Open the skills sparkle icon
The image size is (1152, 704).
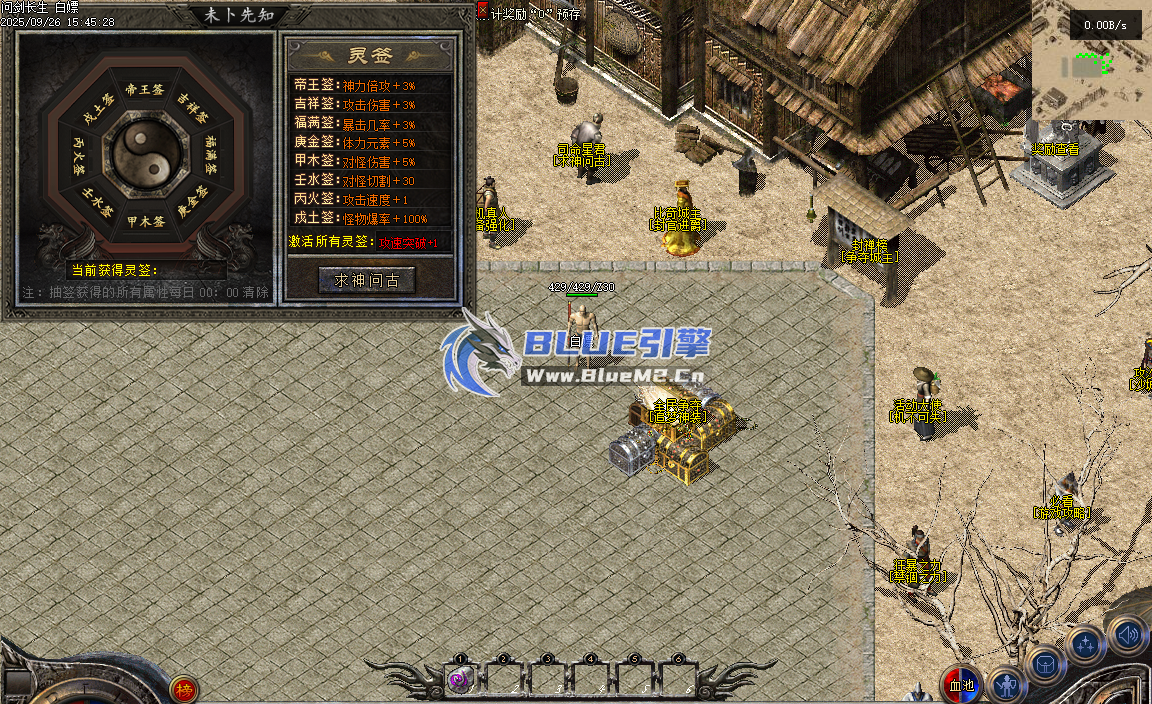(x=1086, y=645)
